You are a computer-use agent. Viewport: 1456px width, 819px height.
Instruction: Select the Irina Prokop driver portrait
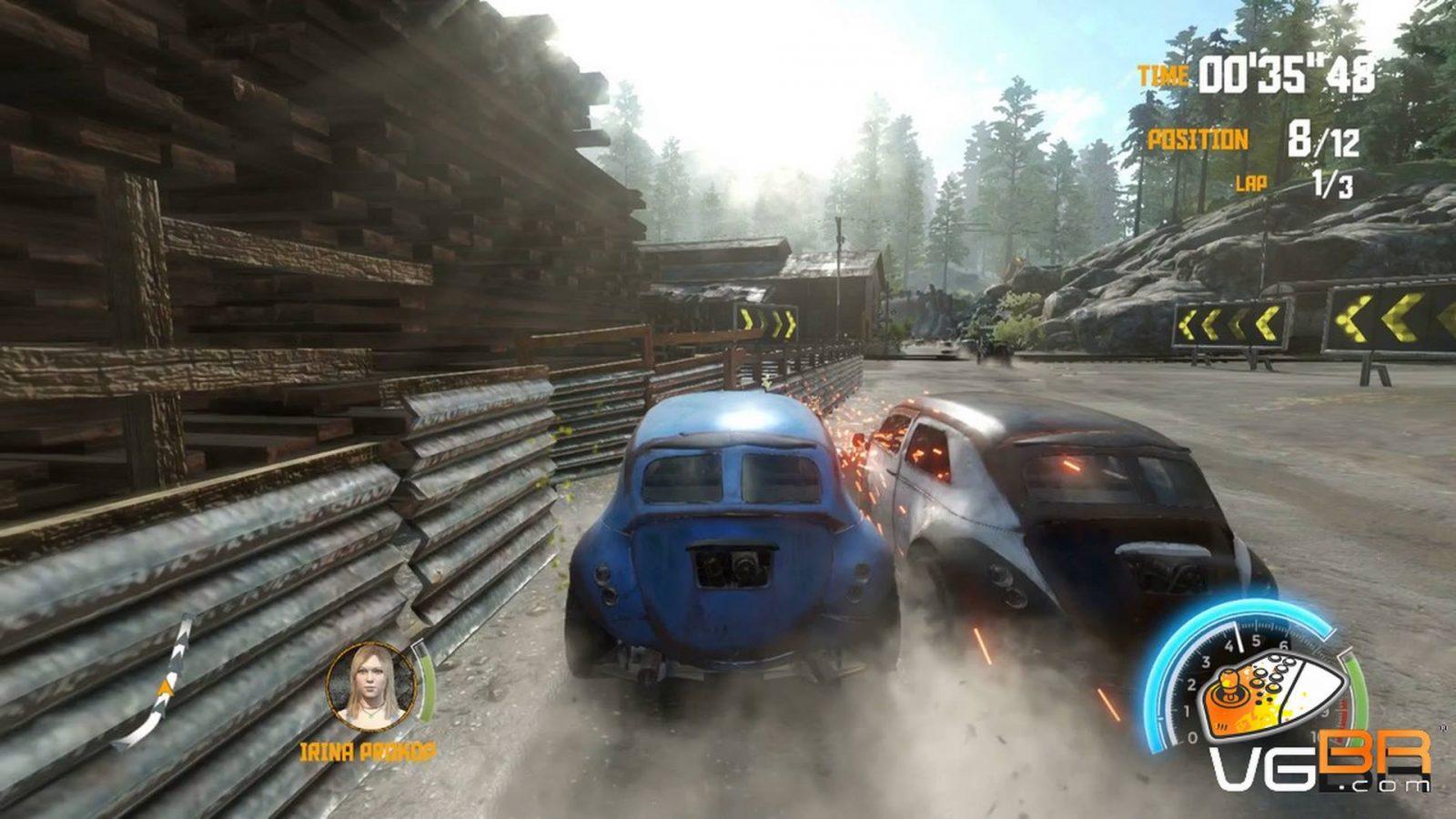pyautogui.click(x=370, y=686)
